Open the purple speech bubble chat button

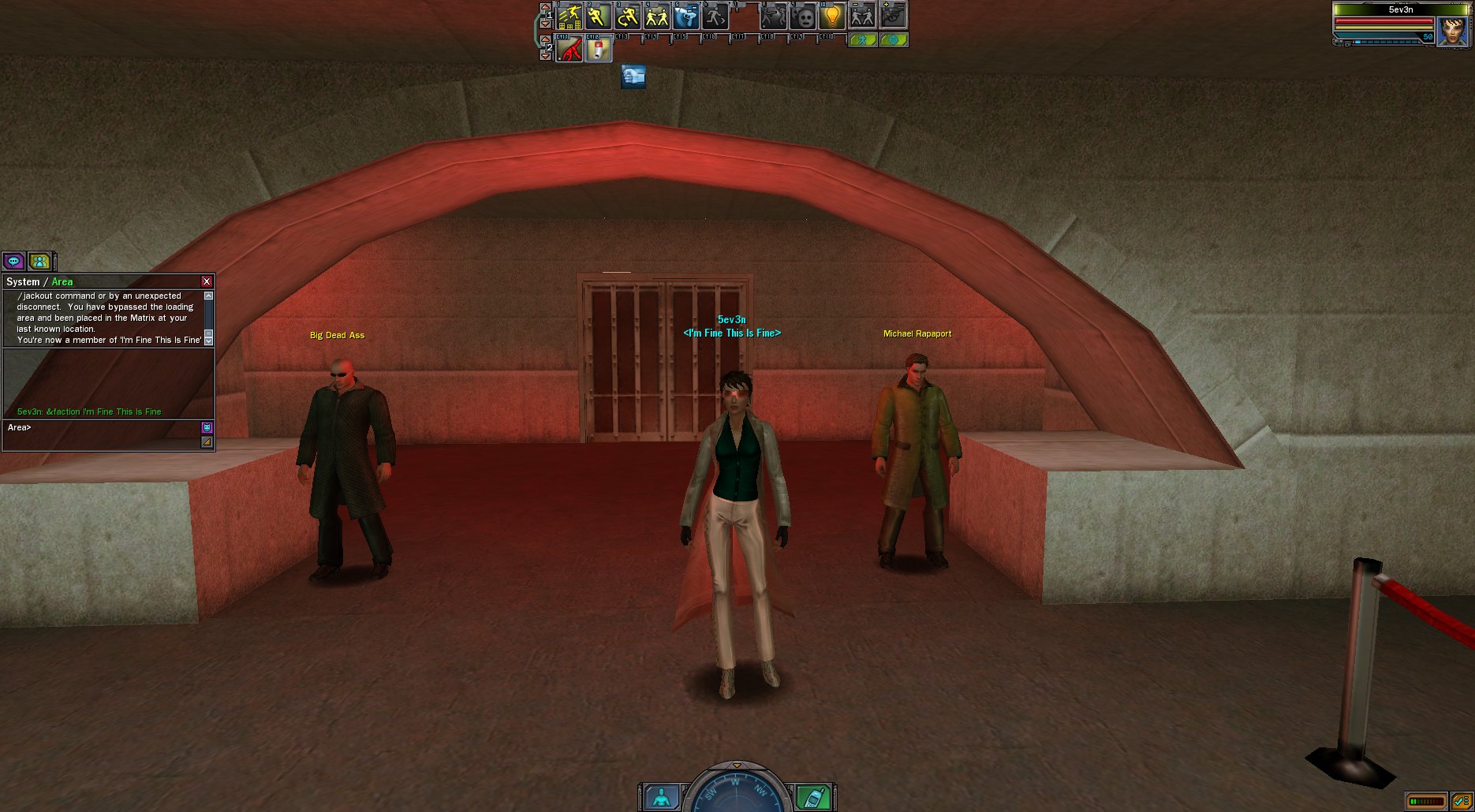tap(13, 261)
